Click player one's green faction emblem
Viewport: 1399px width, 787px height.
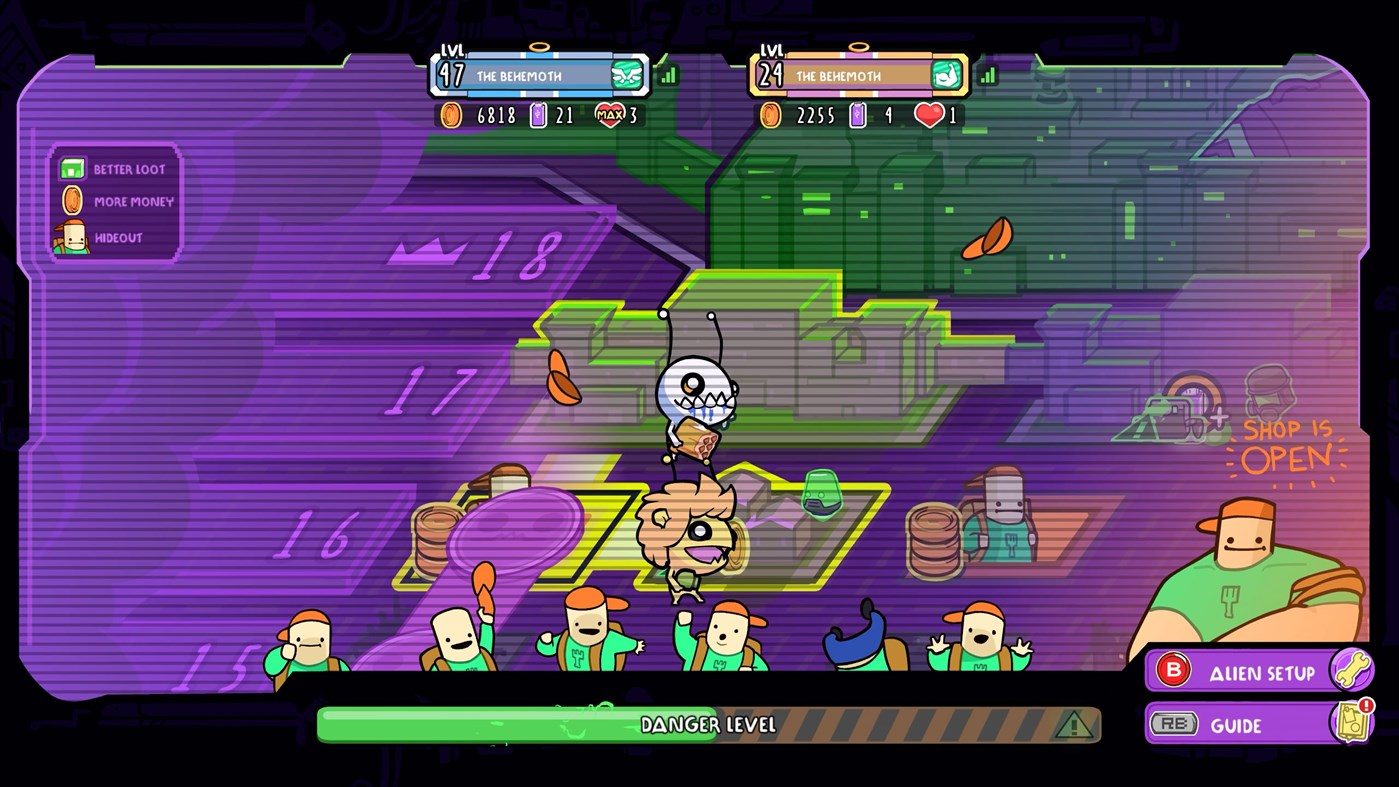point(625,74)
